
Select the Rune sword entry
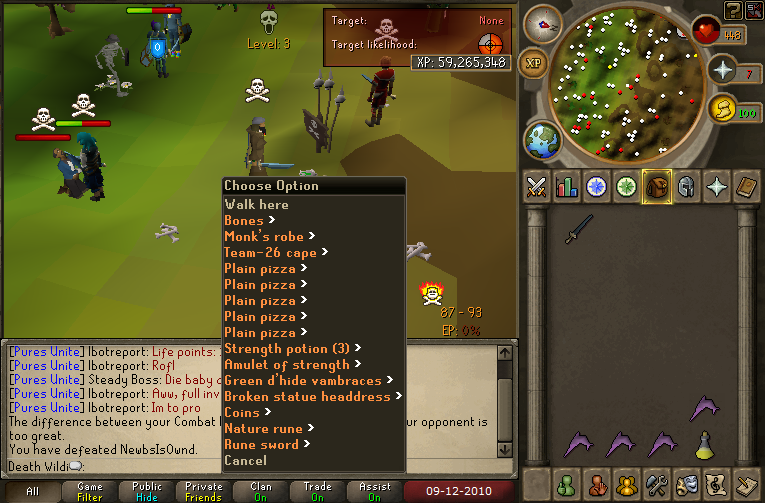pos(262,444)
